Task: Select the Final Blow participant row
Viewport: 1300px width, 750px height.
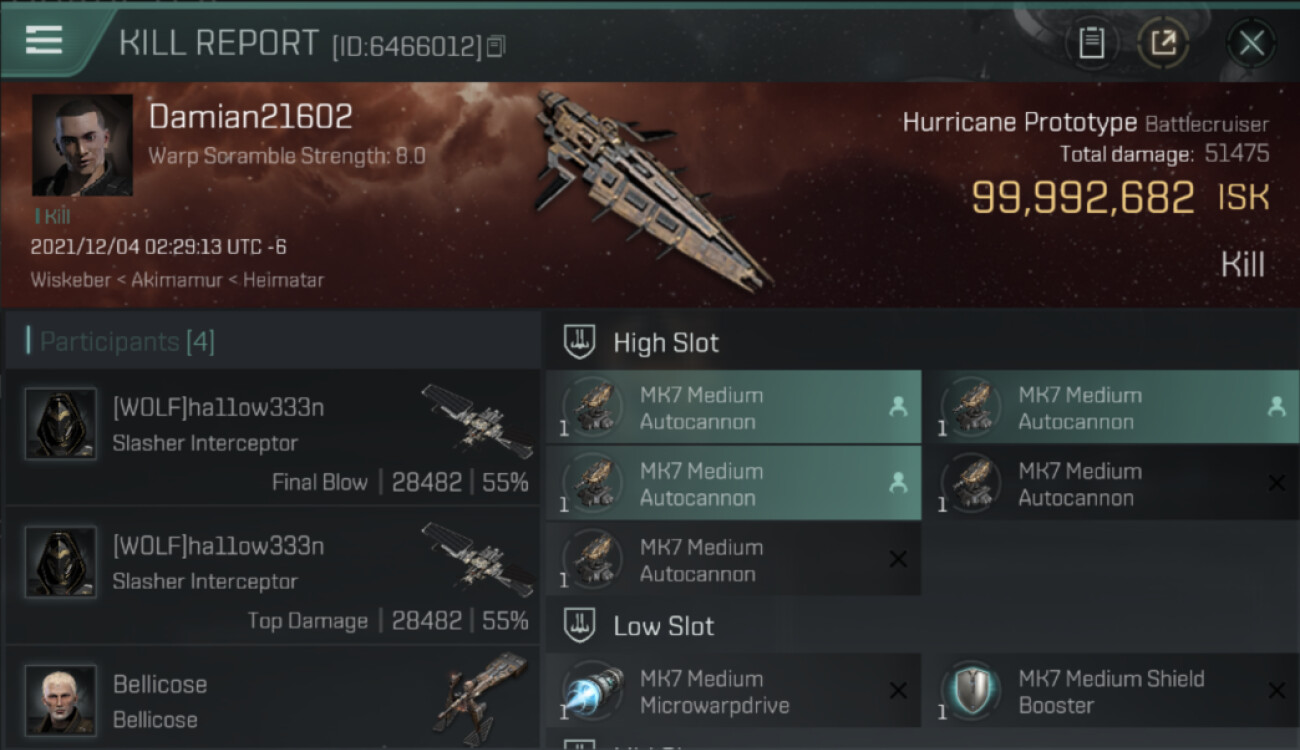Action: tap(272, 438)
